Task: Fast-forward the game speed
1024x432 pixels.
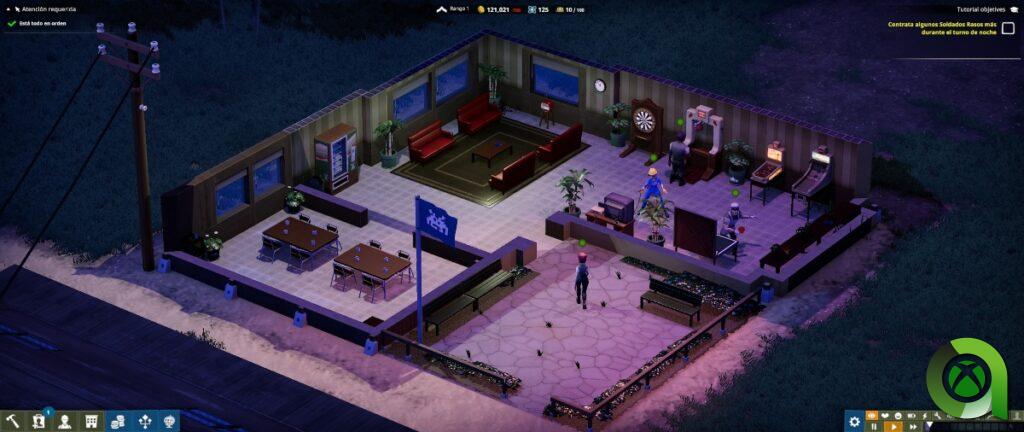Action: [911, 426]
